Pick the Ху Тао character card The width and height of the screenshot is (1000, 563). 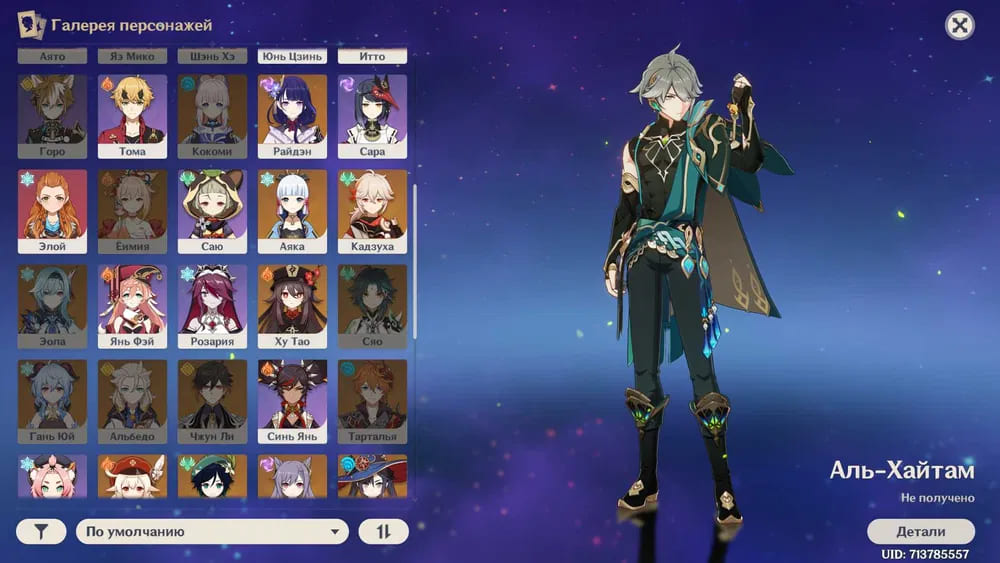click(x=292, y=306)
